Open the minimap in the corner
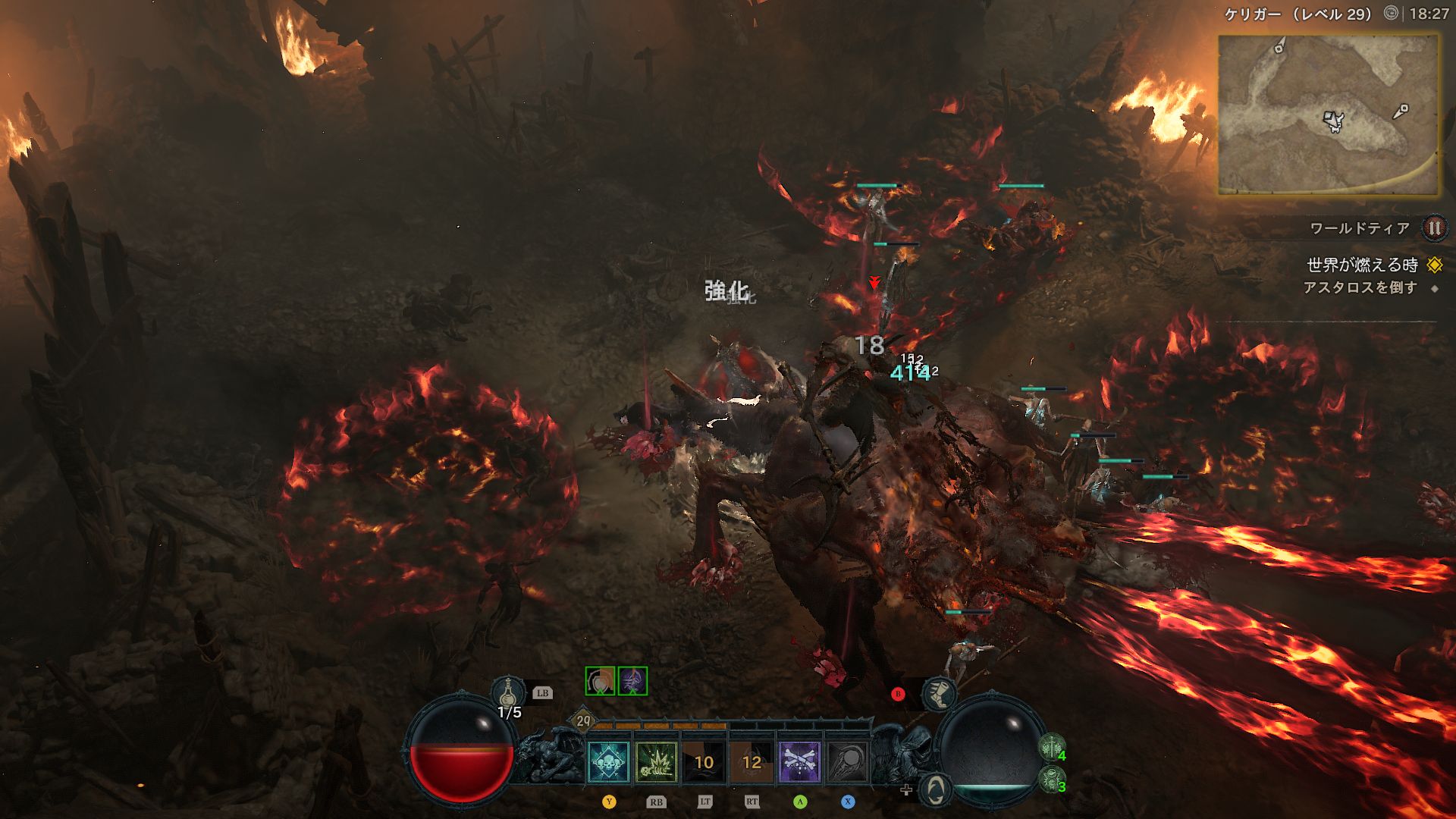Screen dimensions: 1456x819 (1328, 115)
